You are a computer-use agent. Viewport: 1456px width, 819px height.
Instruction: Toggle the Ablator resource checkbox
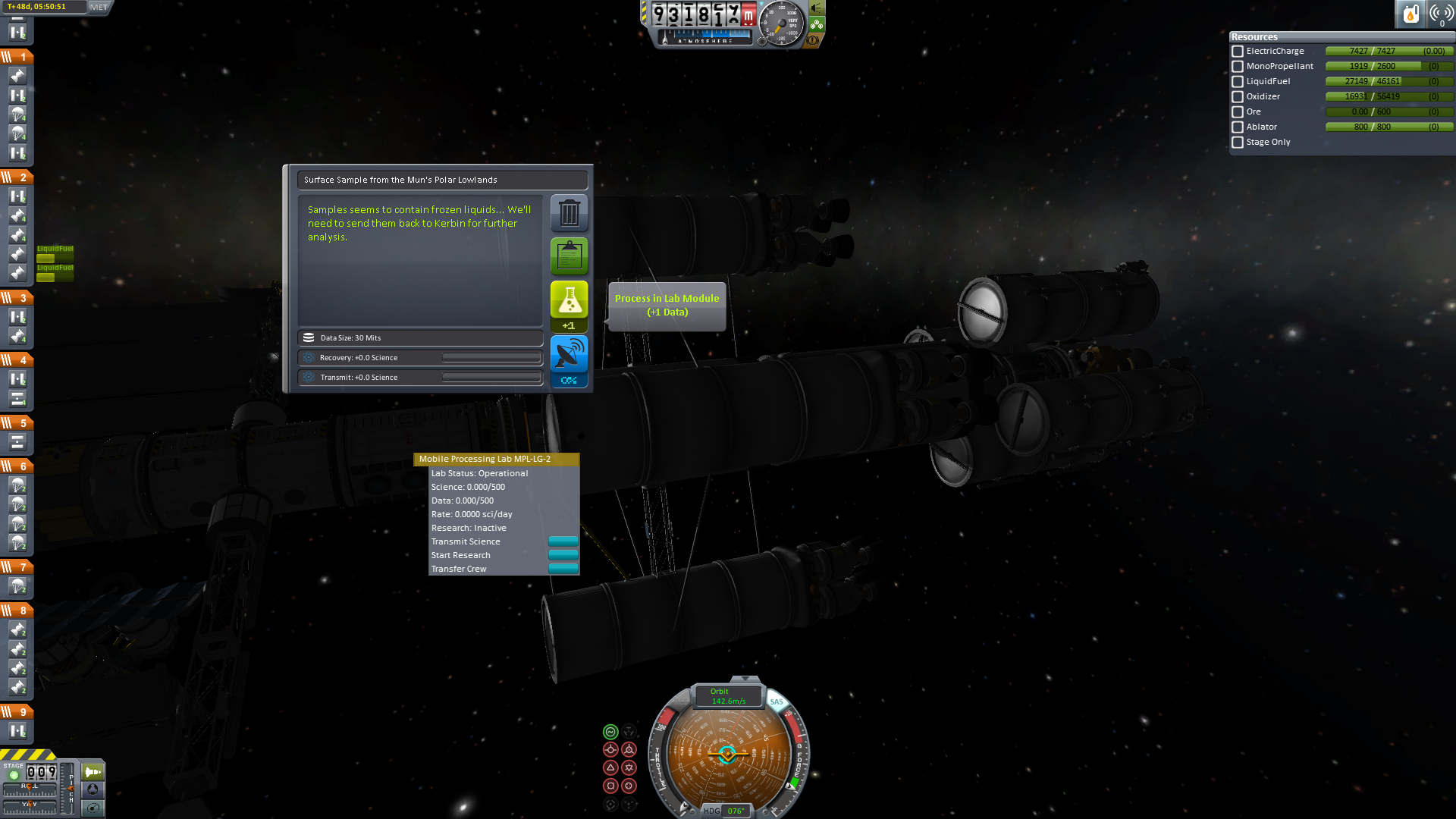[x=1238, y=127]
